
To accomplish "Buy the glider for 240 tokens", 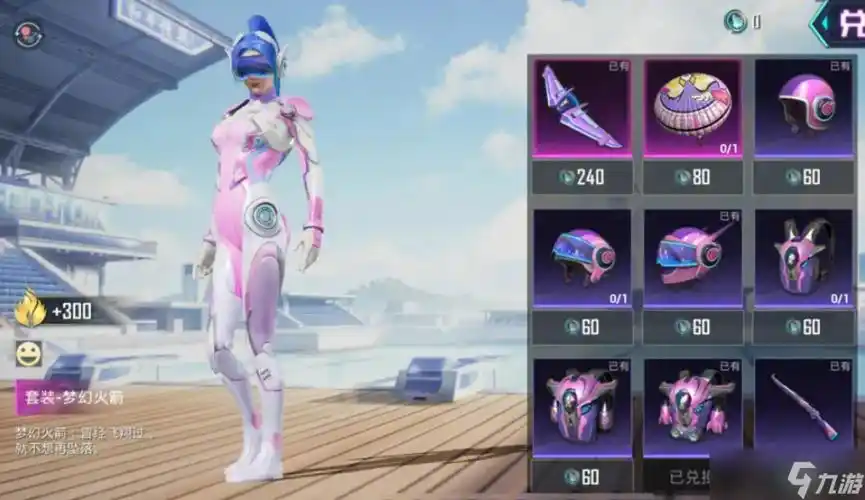I will [x=582, y=177].
